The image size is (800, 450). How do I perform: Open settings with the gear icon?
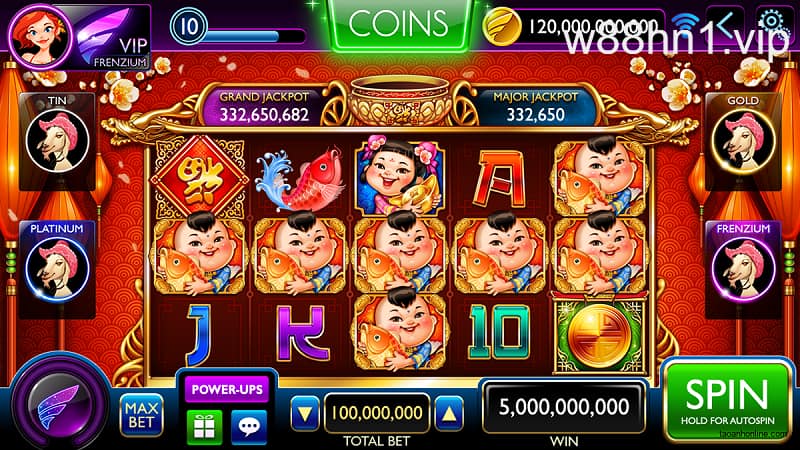point(771,22)
